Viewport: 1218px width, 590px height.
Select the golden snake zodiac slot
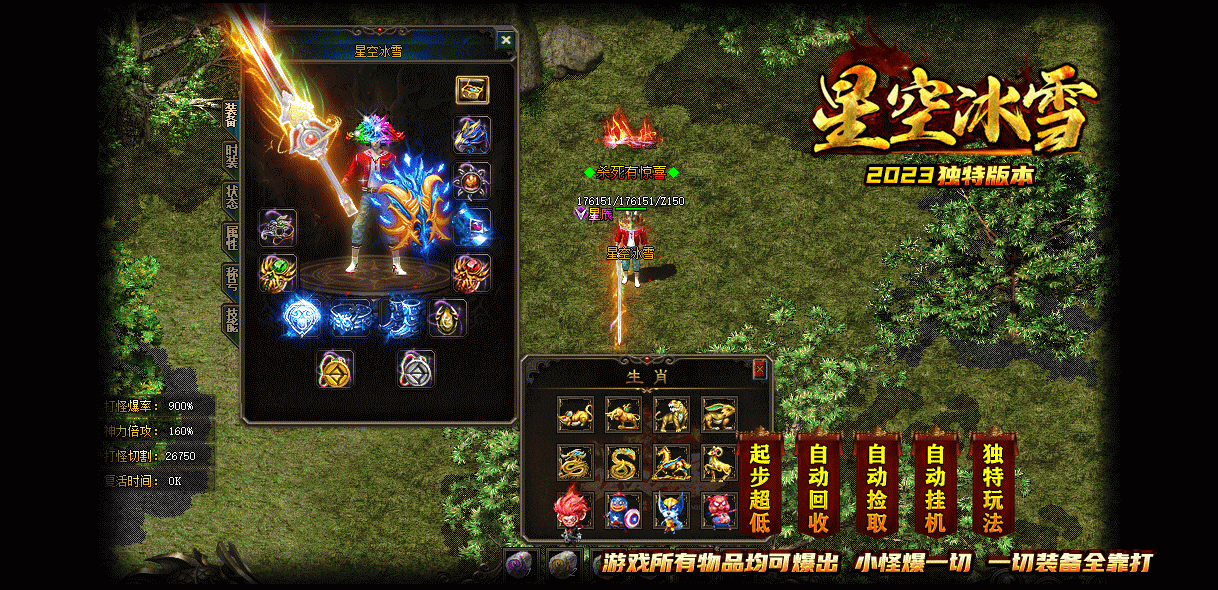tap(623, 462)
